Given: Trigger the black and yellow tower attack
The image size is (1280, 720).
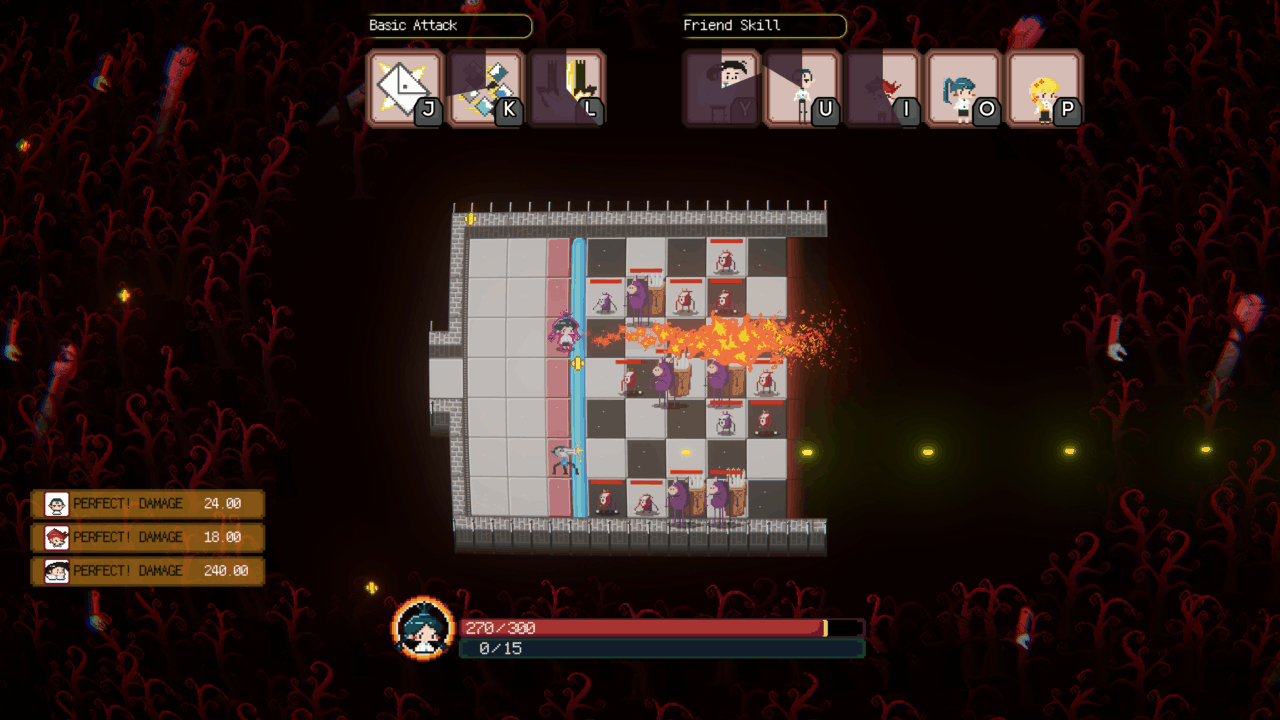Looking at the screenshot, I should click(567, 88).
